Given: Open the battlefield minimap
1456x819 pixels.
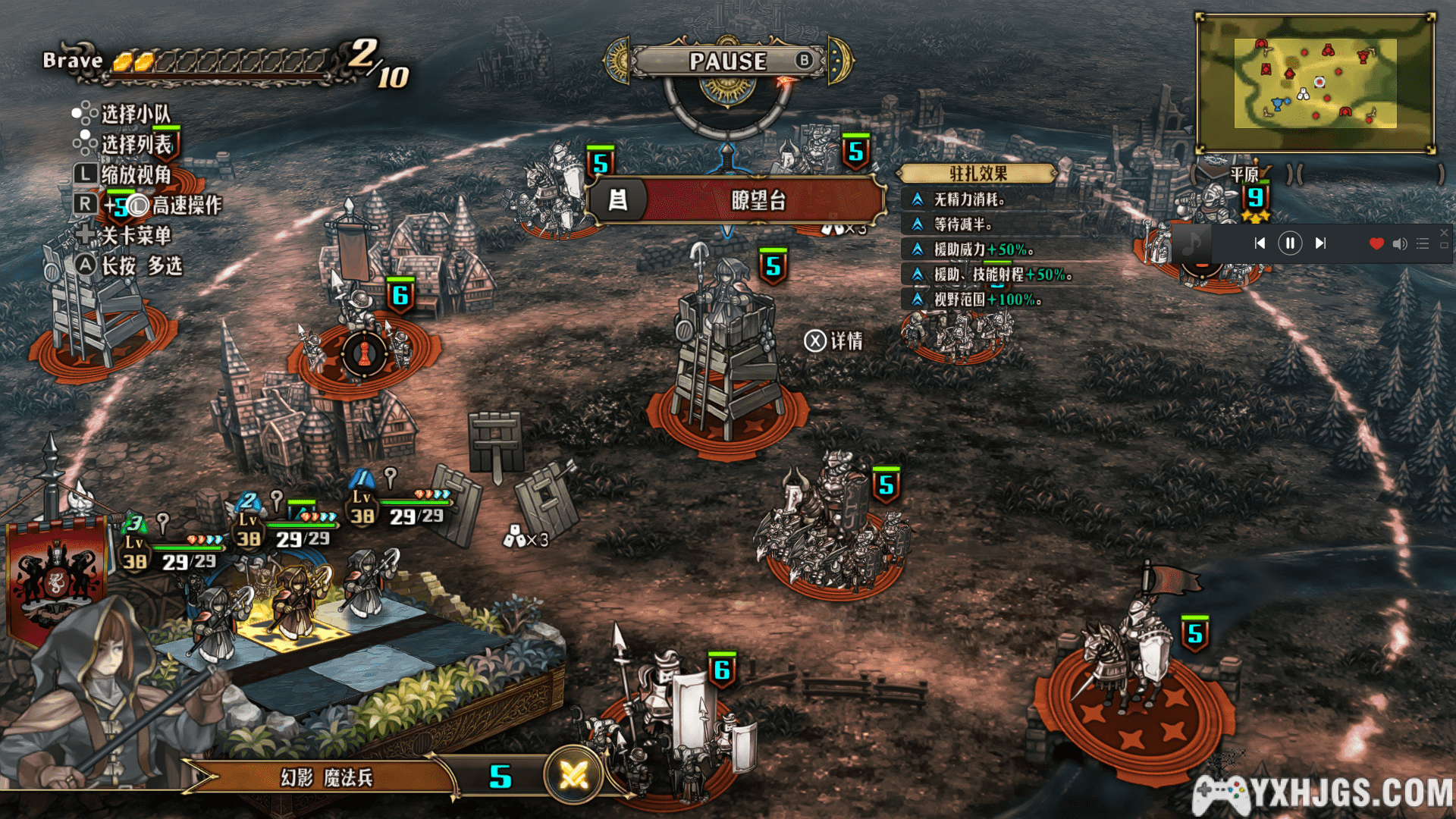Looking at the screenshot, I should [x=1315, y=83].
